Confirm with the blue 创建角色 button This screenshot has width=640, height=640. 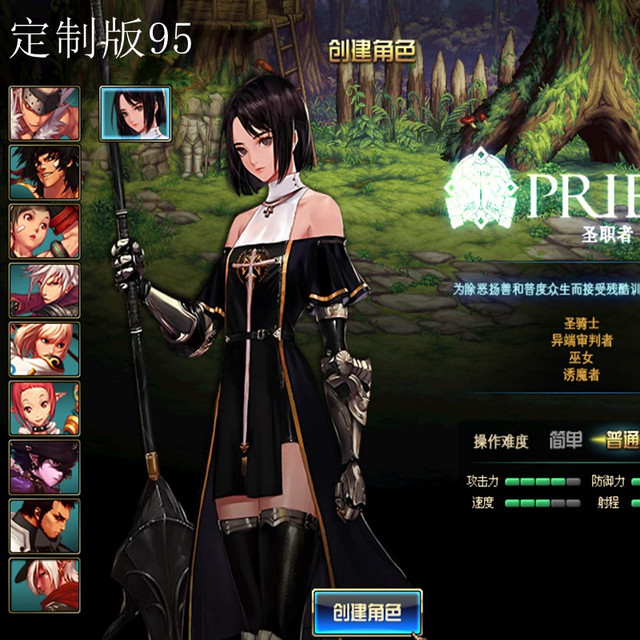367,611
